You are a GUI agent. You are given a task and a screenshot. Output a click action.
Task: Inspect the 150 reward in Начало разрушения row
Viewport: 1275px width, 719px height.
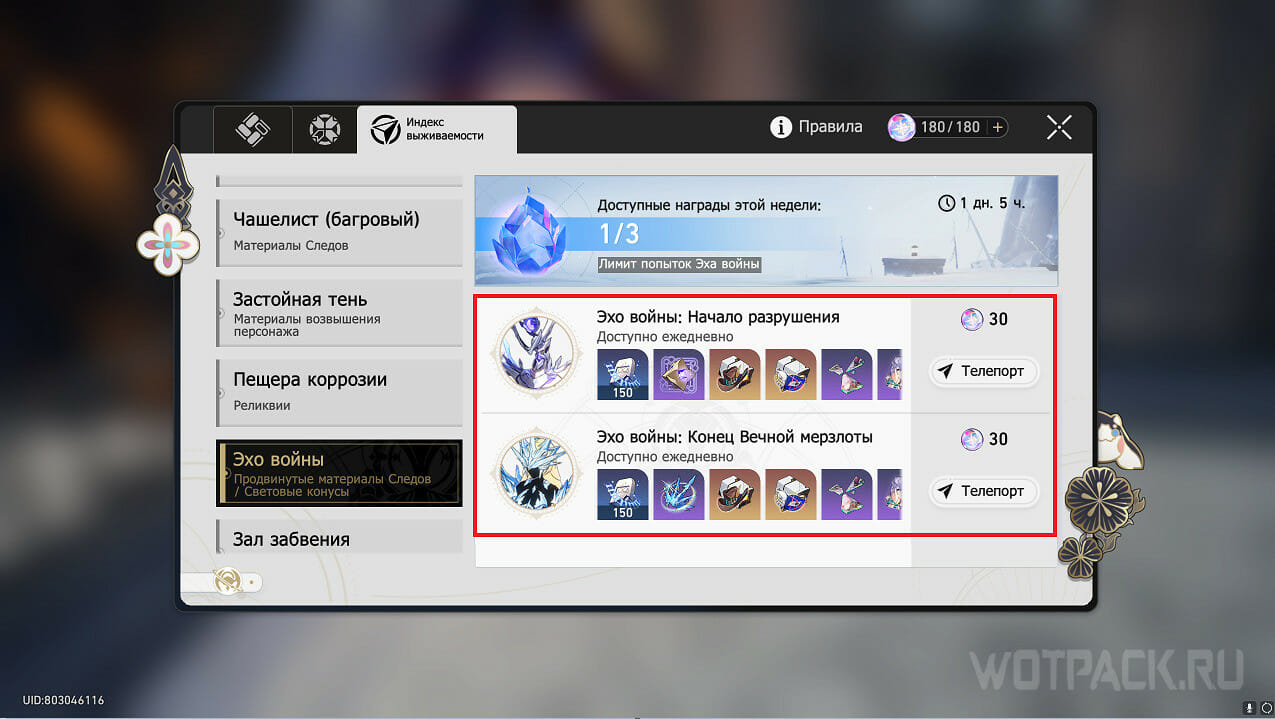coord(622,374)
